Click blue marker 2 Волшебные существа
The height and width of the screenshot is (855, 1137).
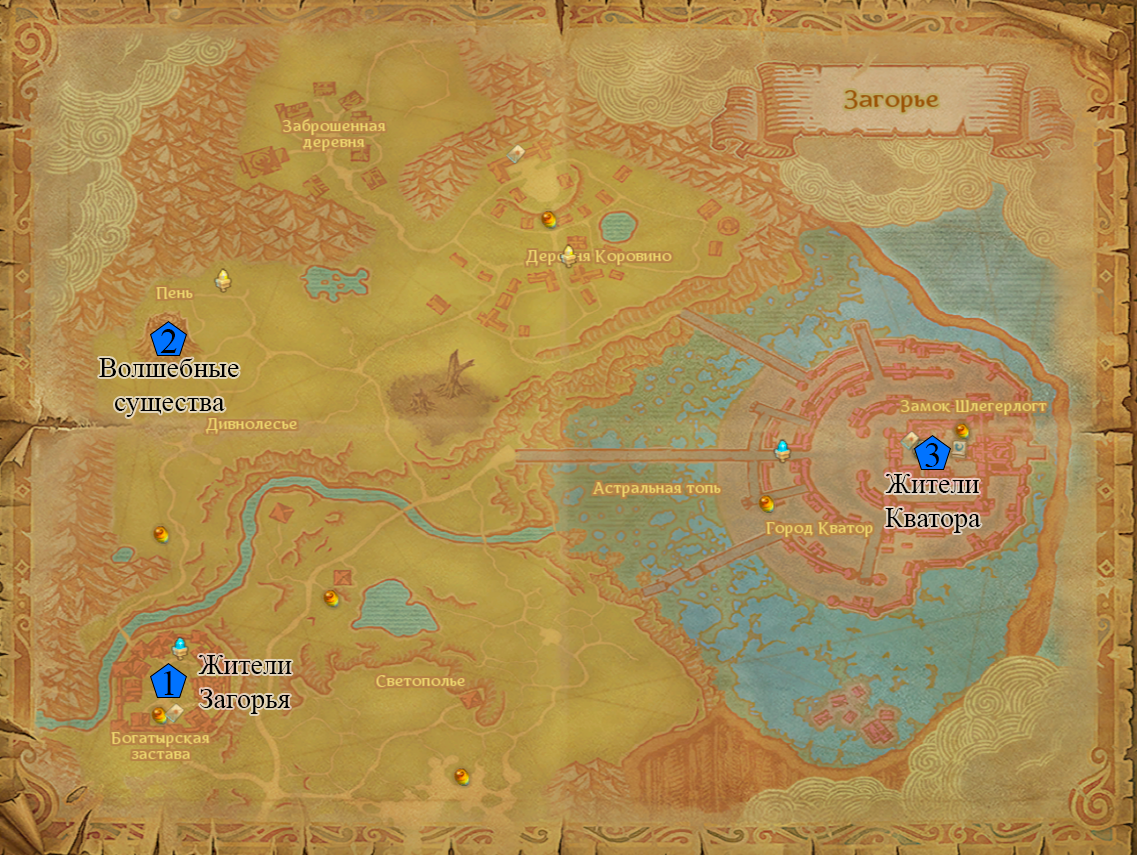point(168,341)
